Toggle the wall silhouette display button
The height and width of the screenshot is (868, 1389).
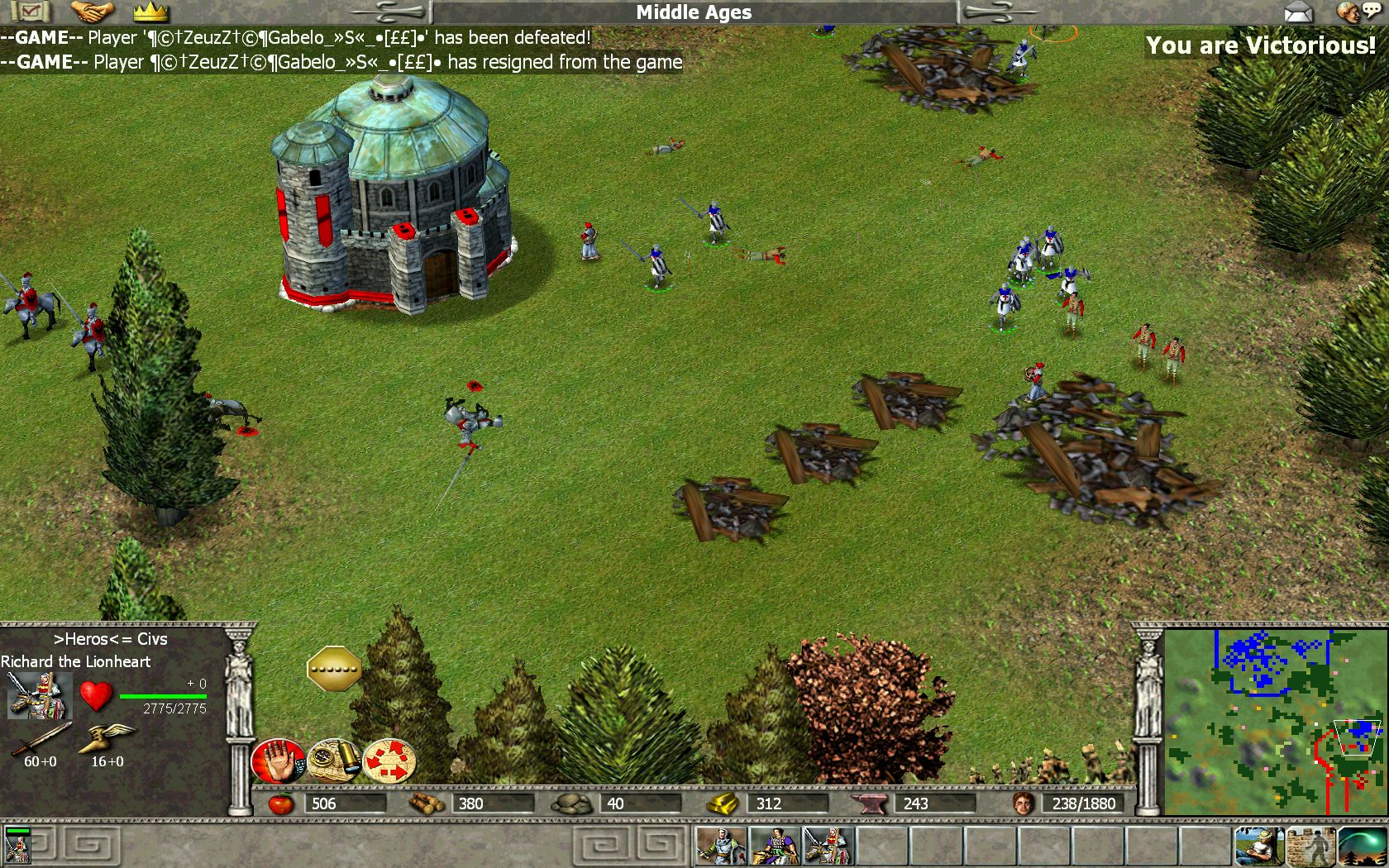click(x=1311, y=847)
